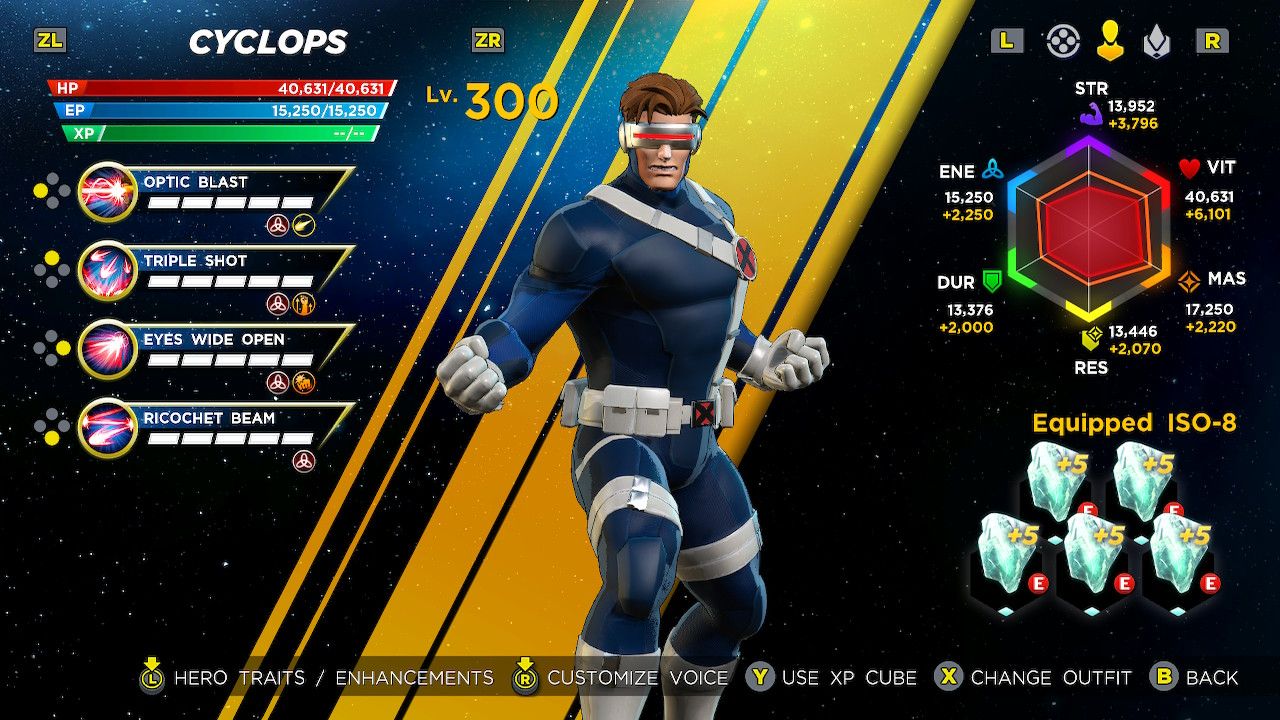Switch to the grey crystal emblem tab
This screenshot has width=1280, height=720.
point(1157,41)
